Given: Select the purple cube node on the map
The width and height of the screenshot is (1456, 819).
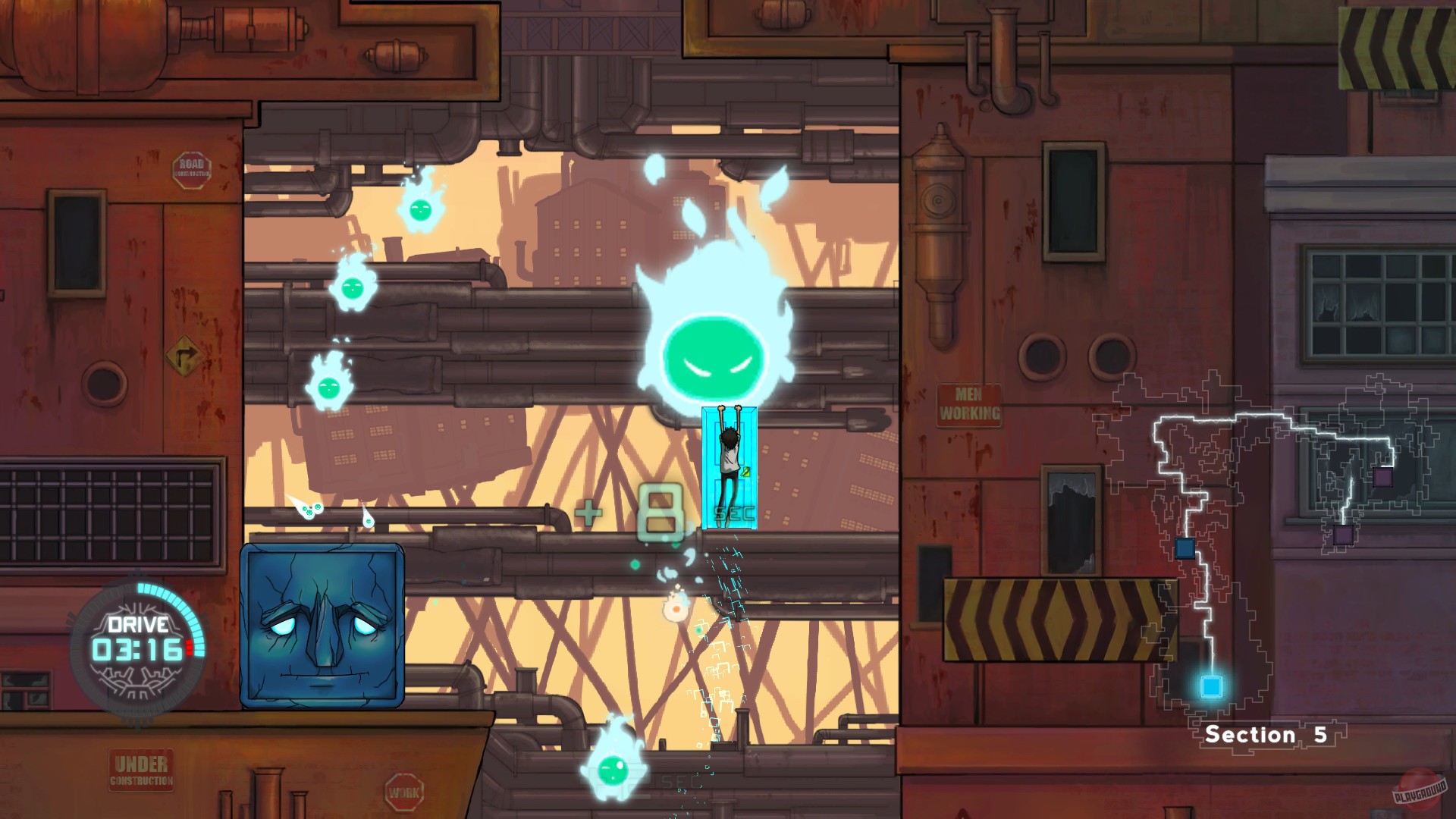Looking at the screenshot, I should [1382, 476].
